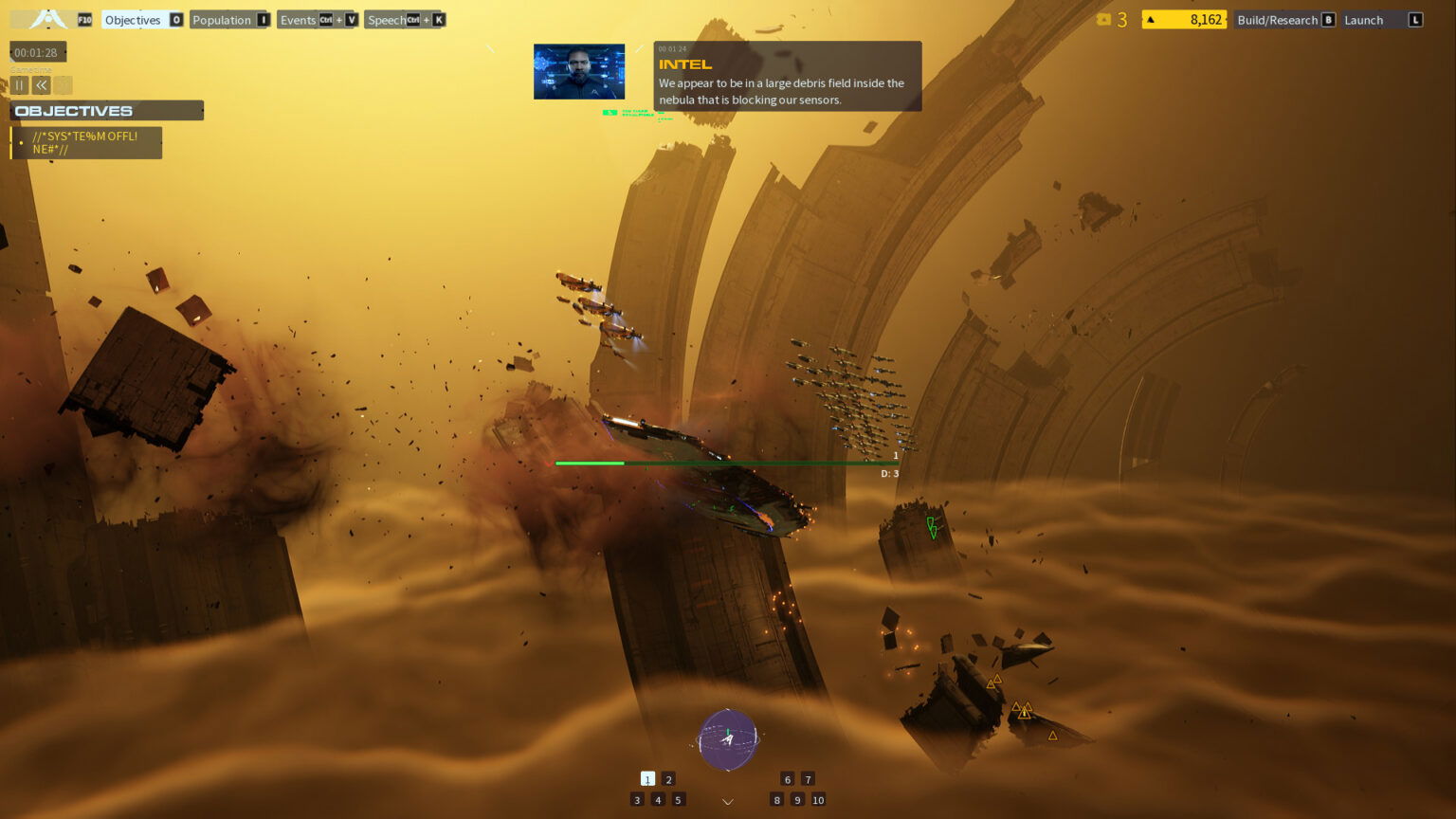Select the sensor orb at screen bottom

click(x=727, y=739)
